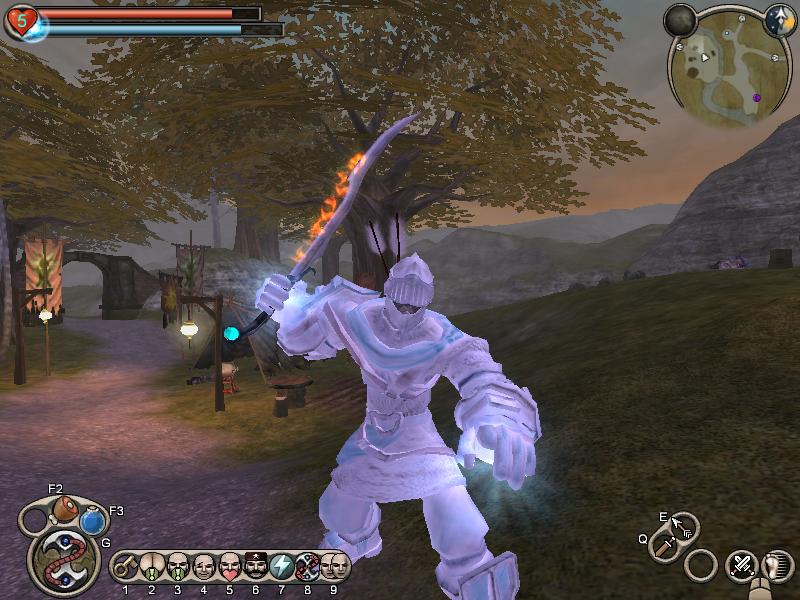Use the meat food quick item

point(65,506)
